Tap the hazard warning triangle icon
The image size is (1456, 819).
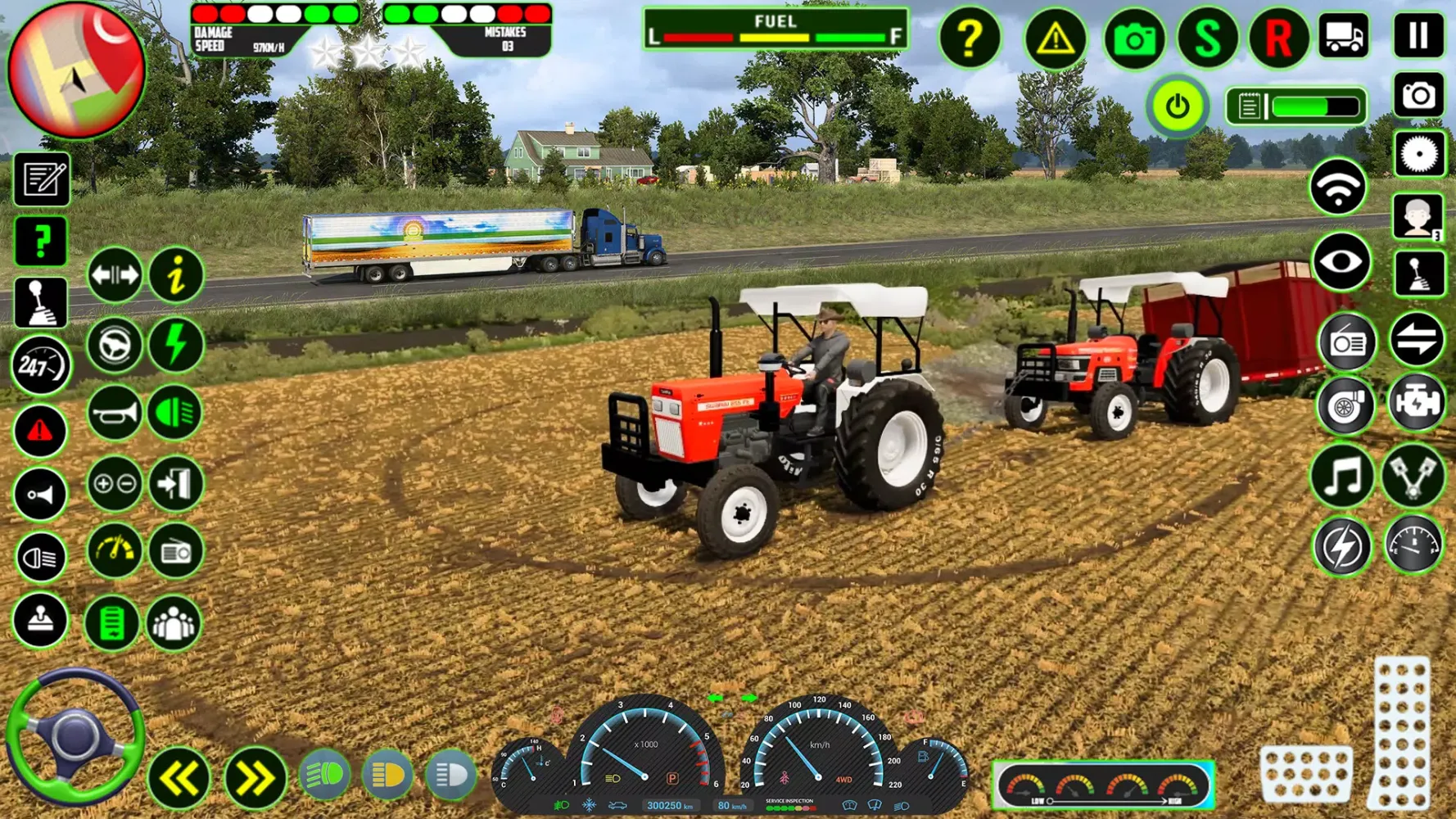click(x=1055, y=38)
